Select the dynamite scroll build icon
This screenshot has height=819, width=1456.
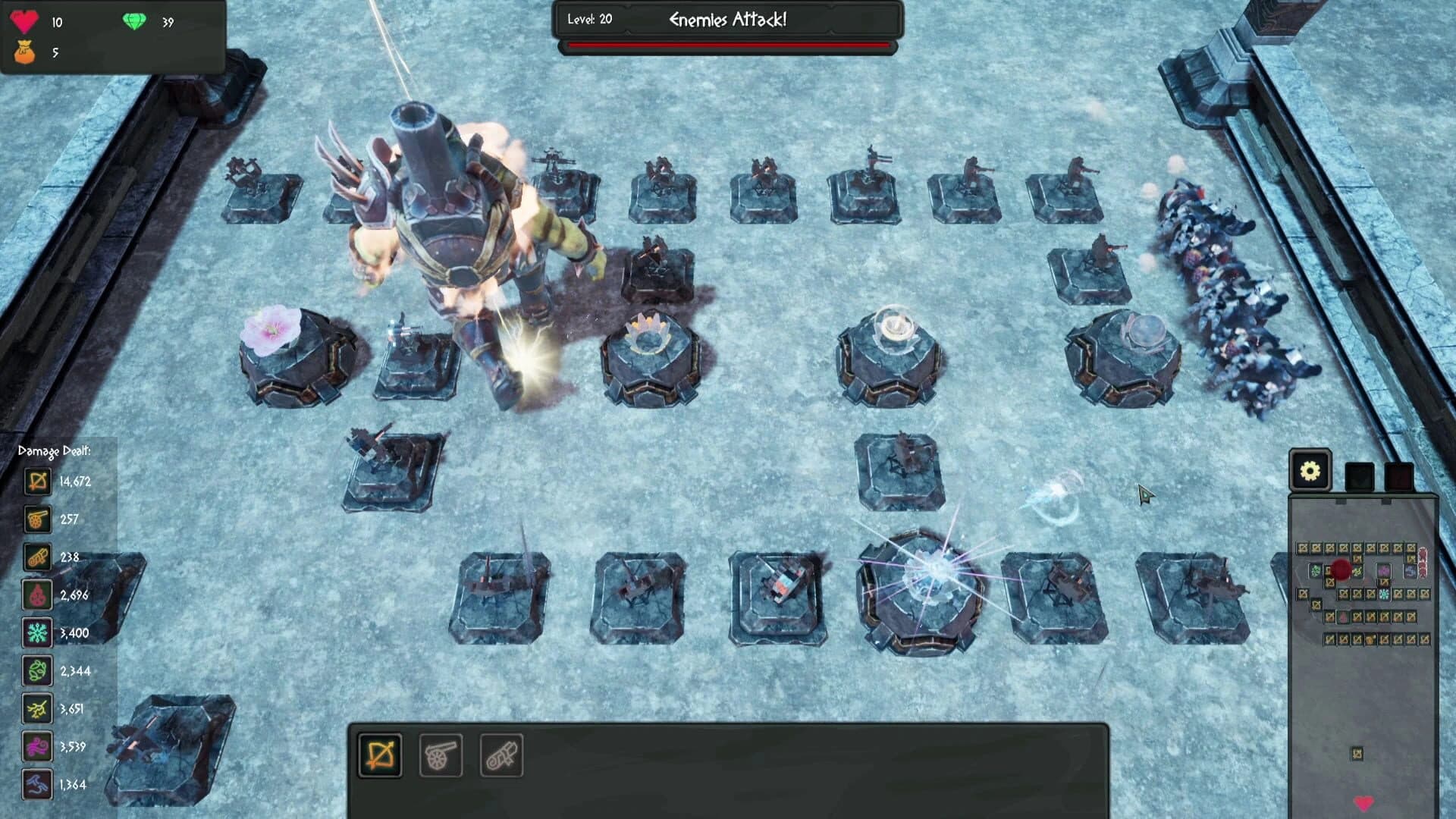(501, 754)
